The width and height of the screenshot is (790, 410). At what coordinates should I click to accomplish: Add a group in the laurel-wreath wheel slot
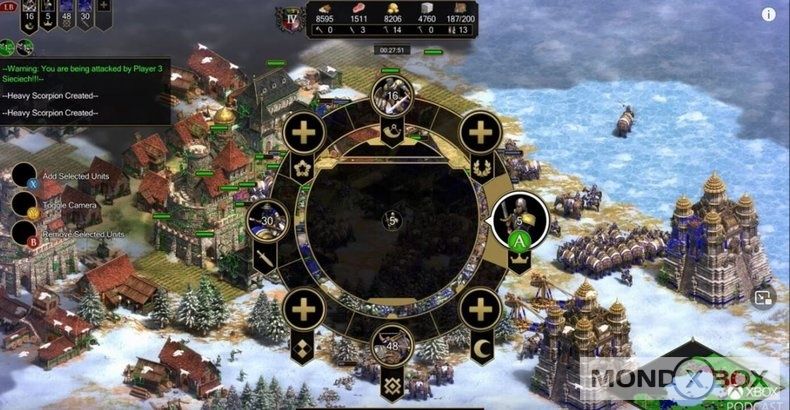coord(482,133)
